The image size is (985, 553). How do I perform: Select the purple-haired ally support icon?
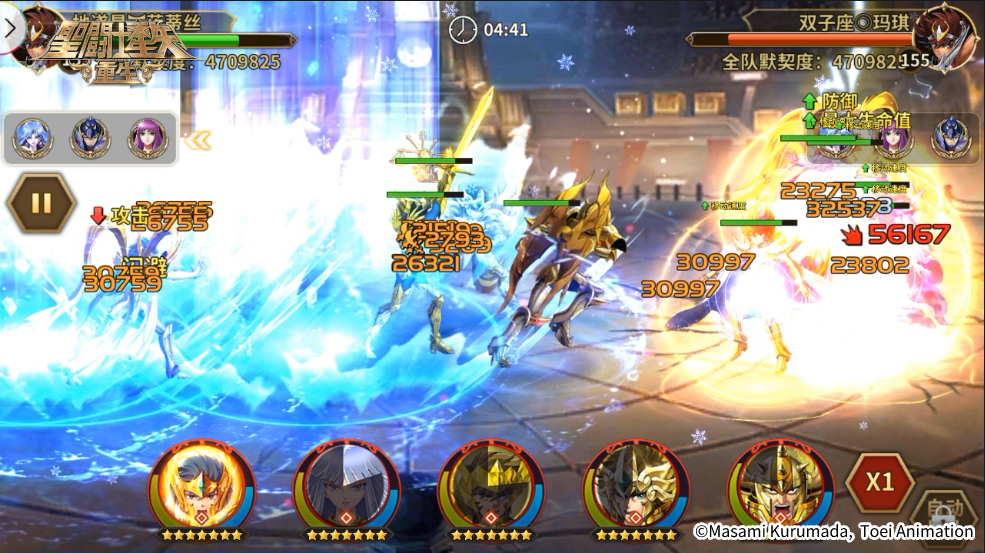147,139
